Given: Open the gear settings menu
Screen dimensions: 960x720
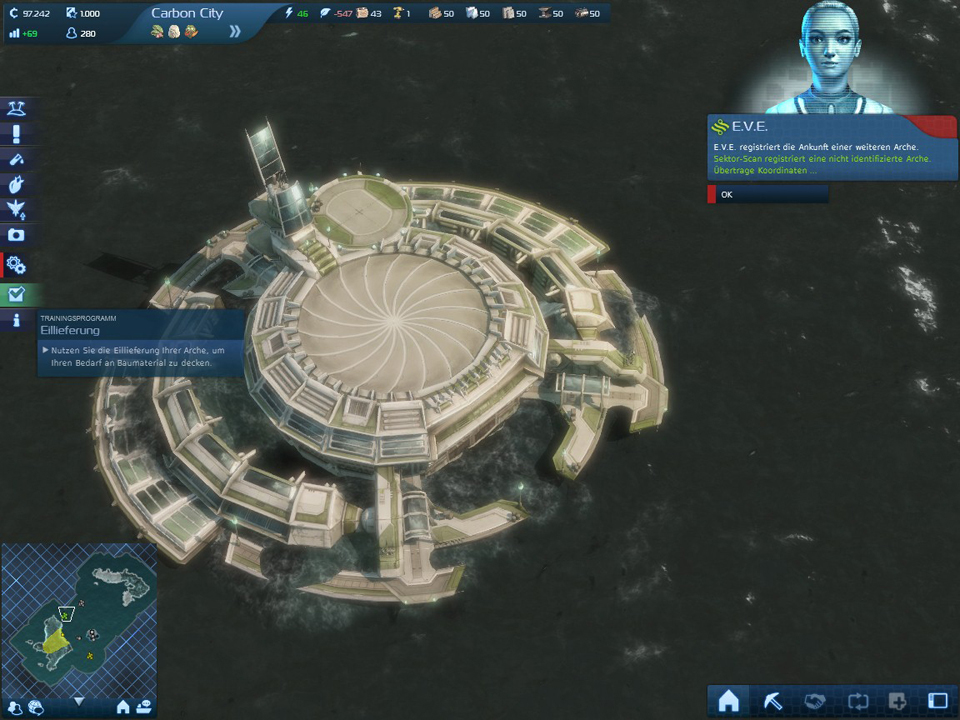Looking at the screenshot, I should coord(16,265).
